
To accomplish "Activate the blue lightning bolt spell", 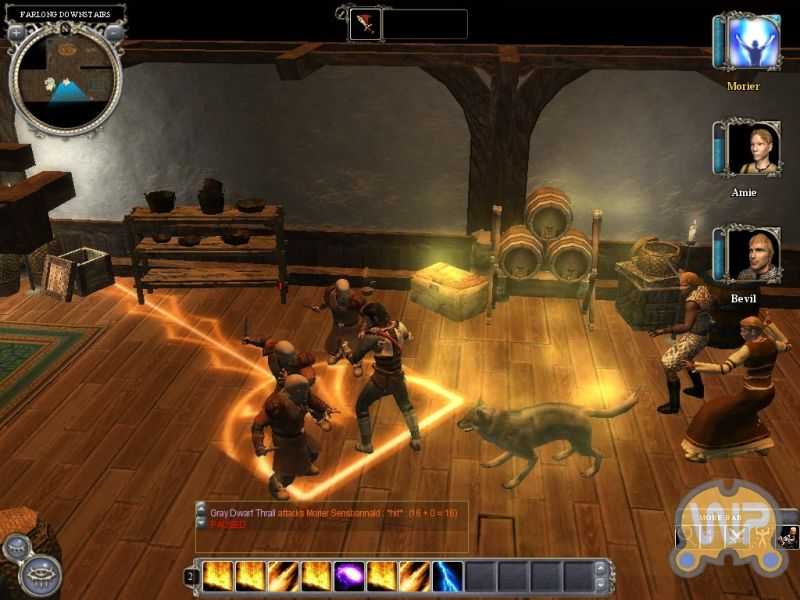I will (447, 576).
